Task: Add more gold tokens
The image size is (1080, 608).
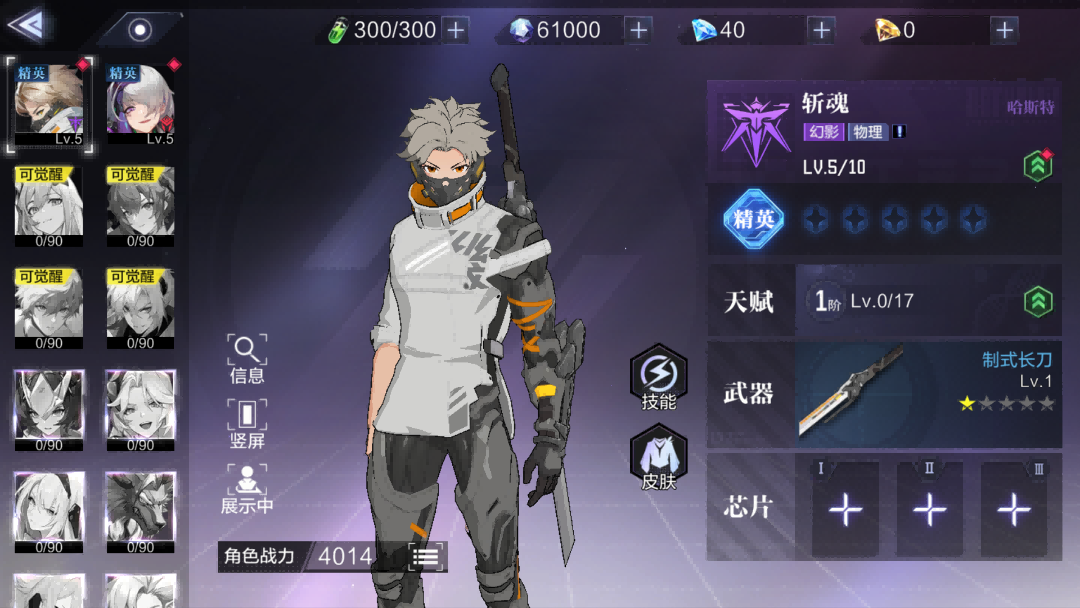Action: (x=1004, y=30)
